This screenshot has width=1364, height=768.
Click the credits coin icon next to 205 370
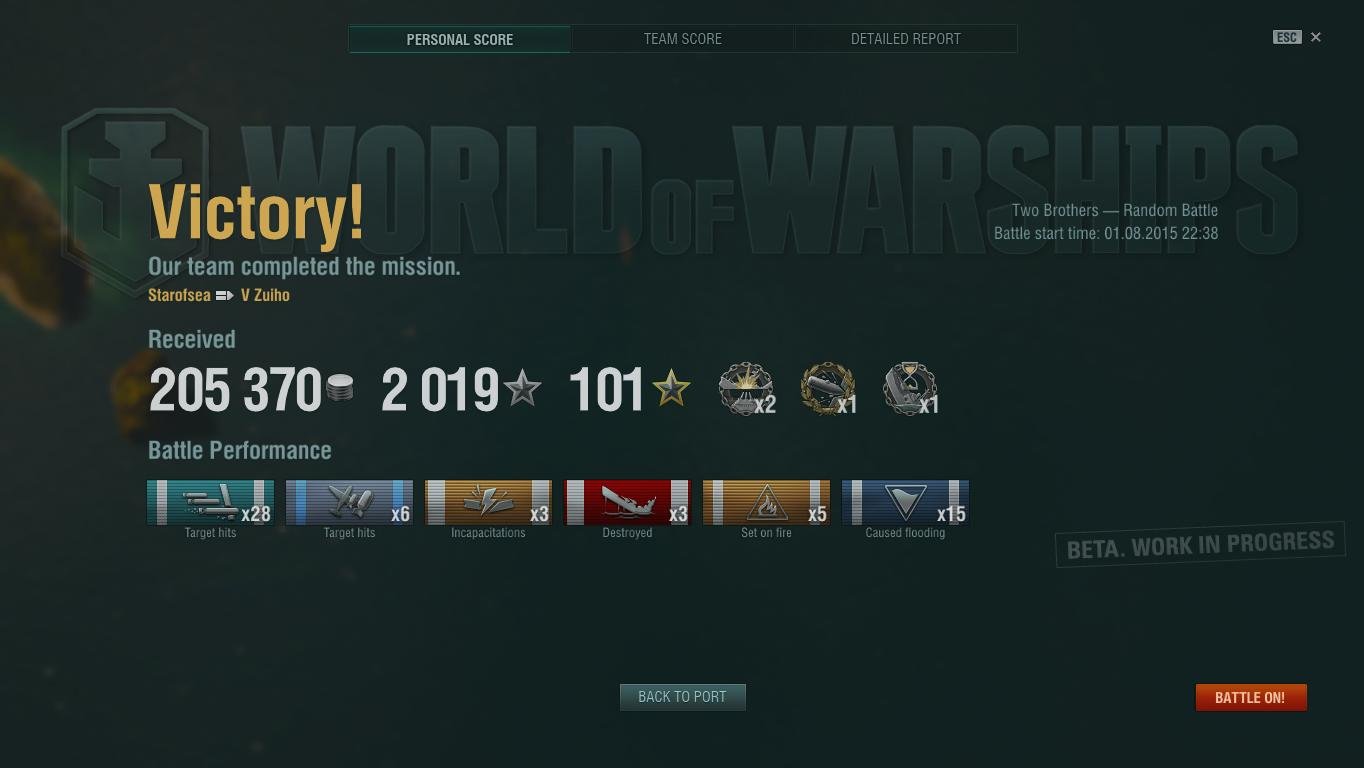(x=341, y=388)
